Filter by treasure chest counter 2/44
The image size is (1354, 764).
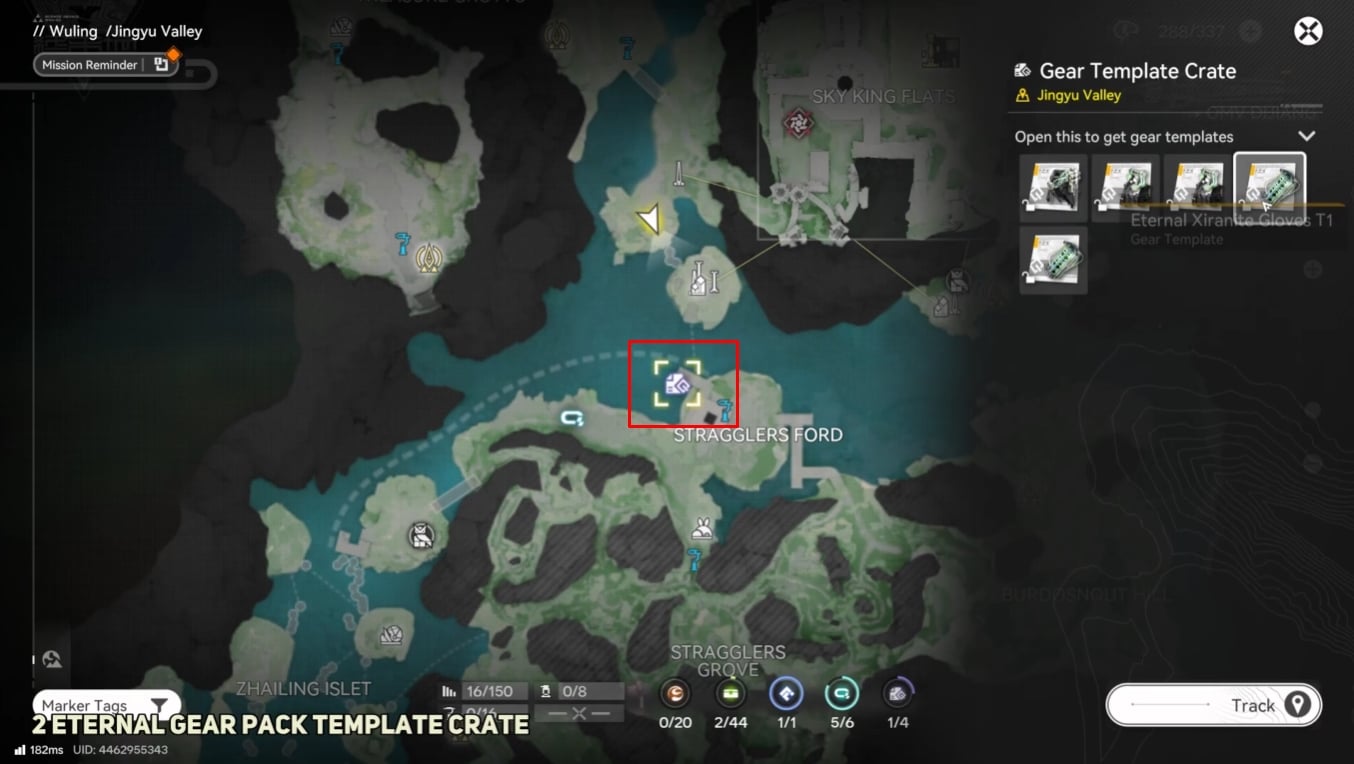731,694
